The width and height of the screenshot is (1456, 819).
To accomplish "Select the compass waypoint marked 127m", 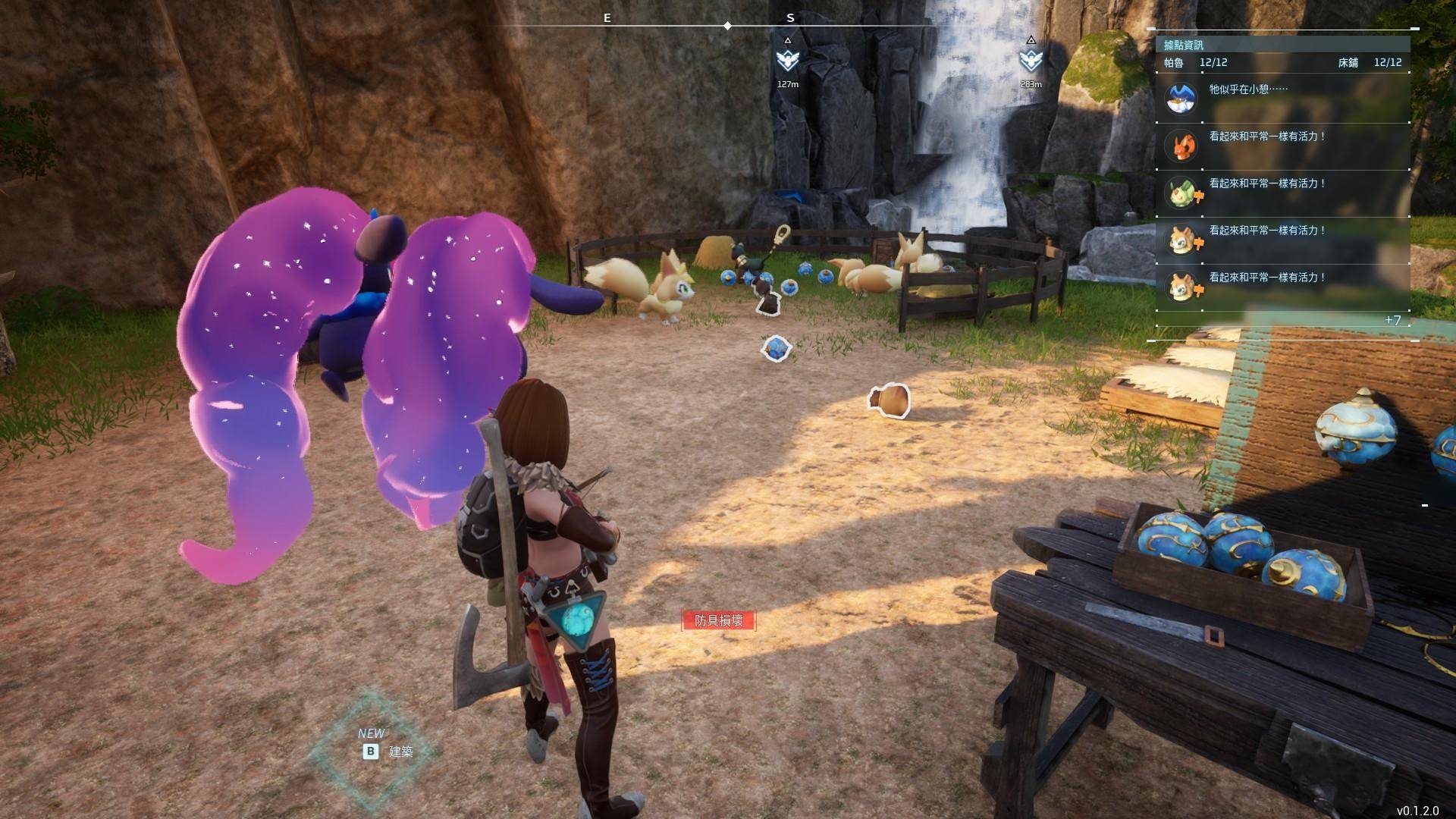I will coord(788,60).
